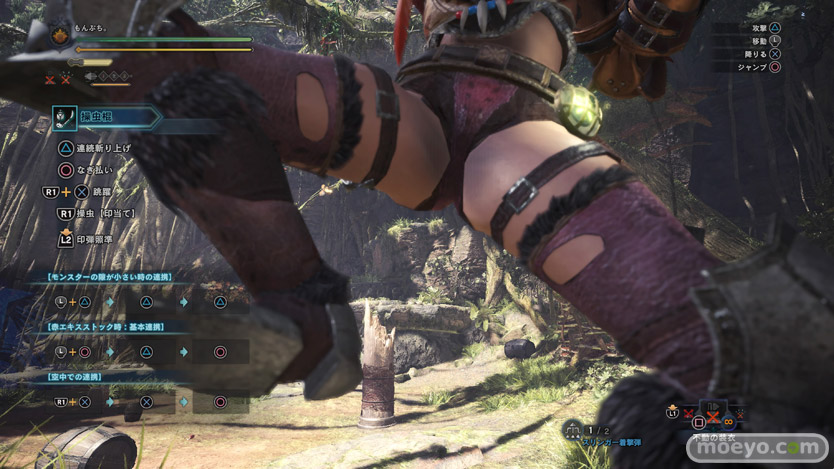The width and height of the screenshot is (834, 469).
Task: Select the slinger ammo icon
Action: [571, 430]
